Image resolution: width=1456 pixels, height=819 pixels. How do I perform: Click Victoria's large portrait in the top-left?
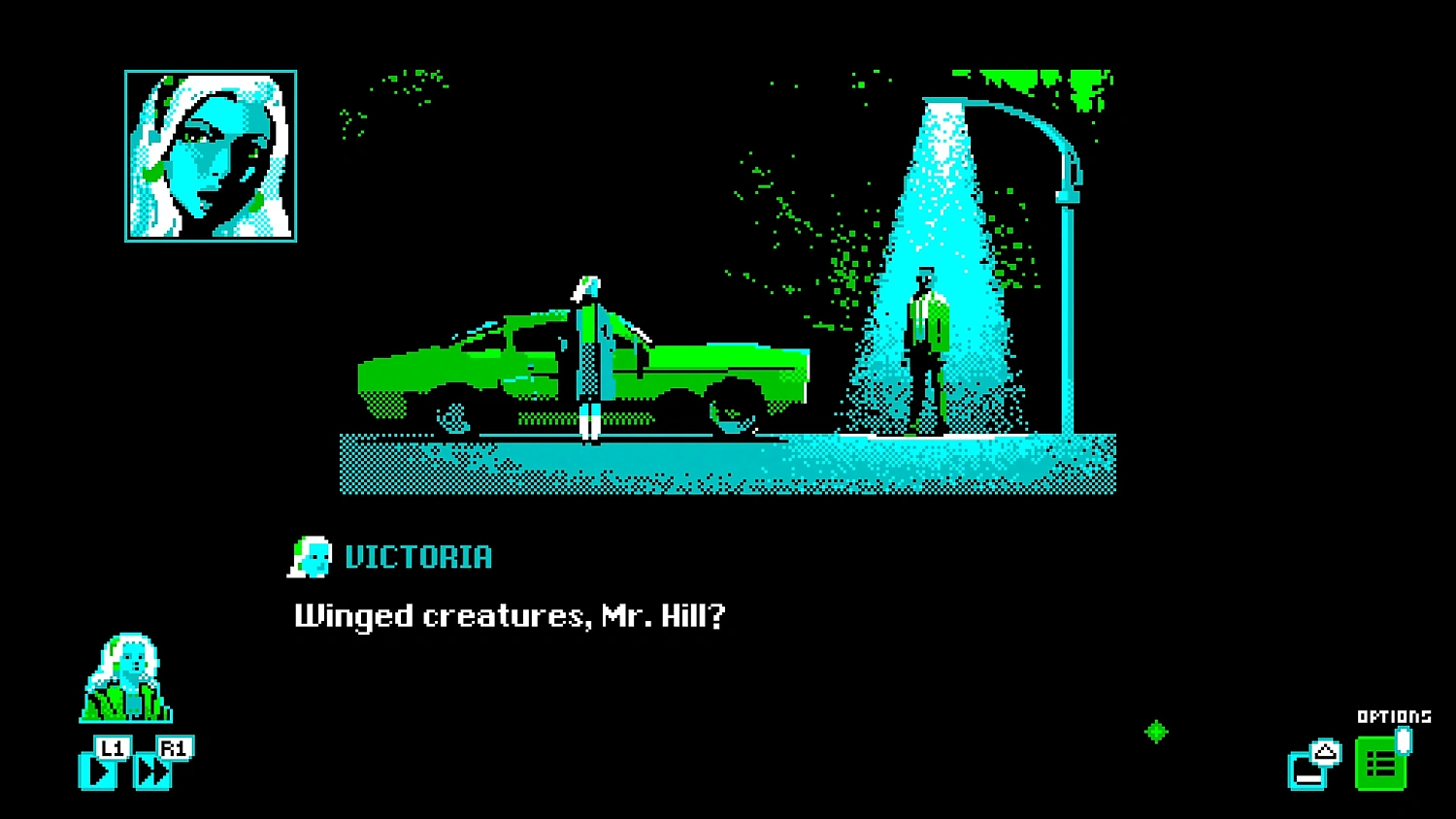[x=210, y=155]
